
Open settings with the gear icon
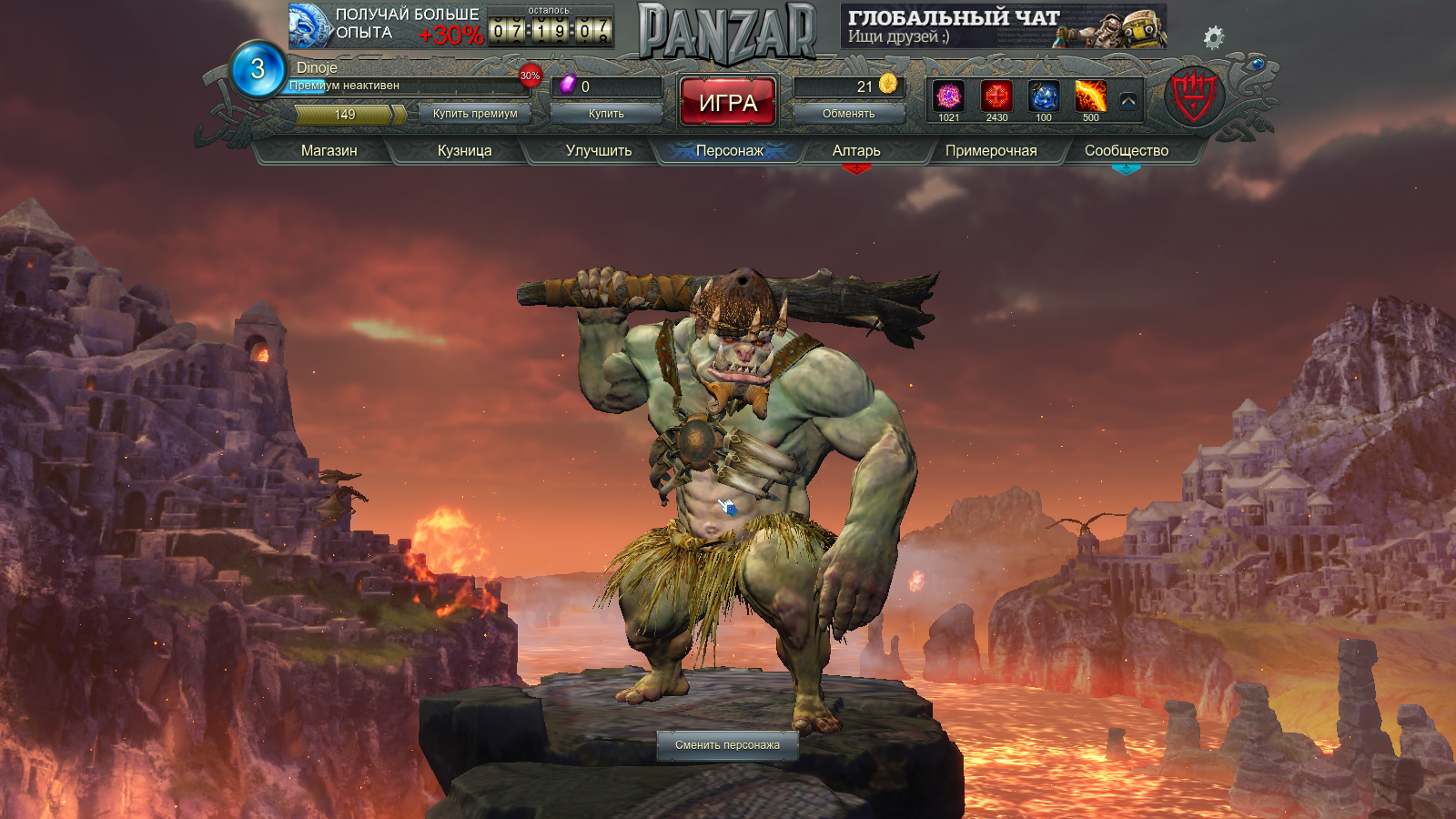(1213, 37)
